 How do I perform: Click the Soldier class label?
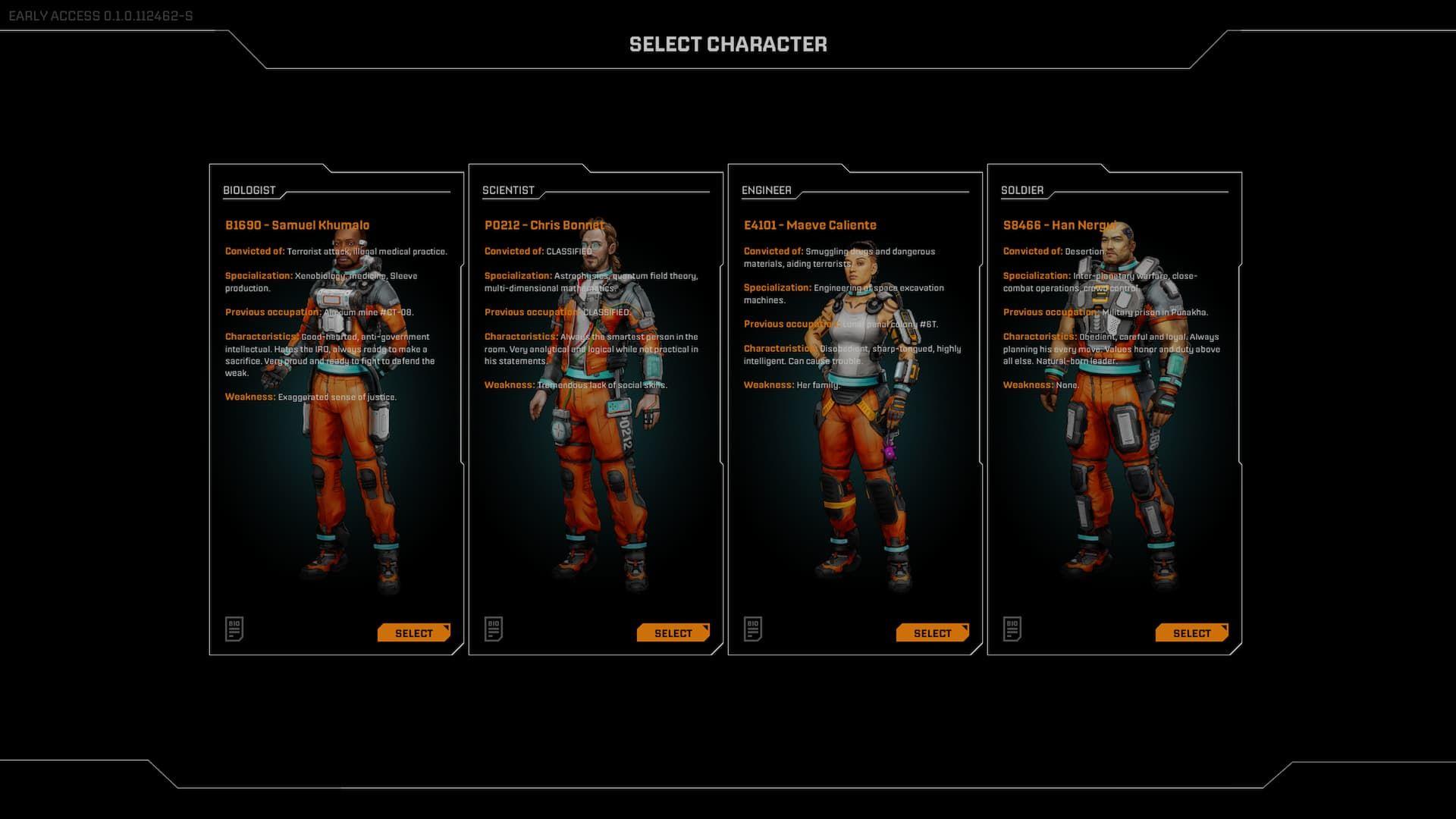(1024, 190)
